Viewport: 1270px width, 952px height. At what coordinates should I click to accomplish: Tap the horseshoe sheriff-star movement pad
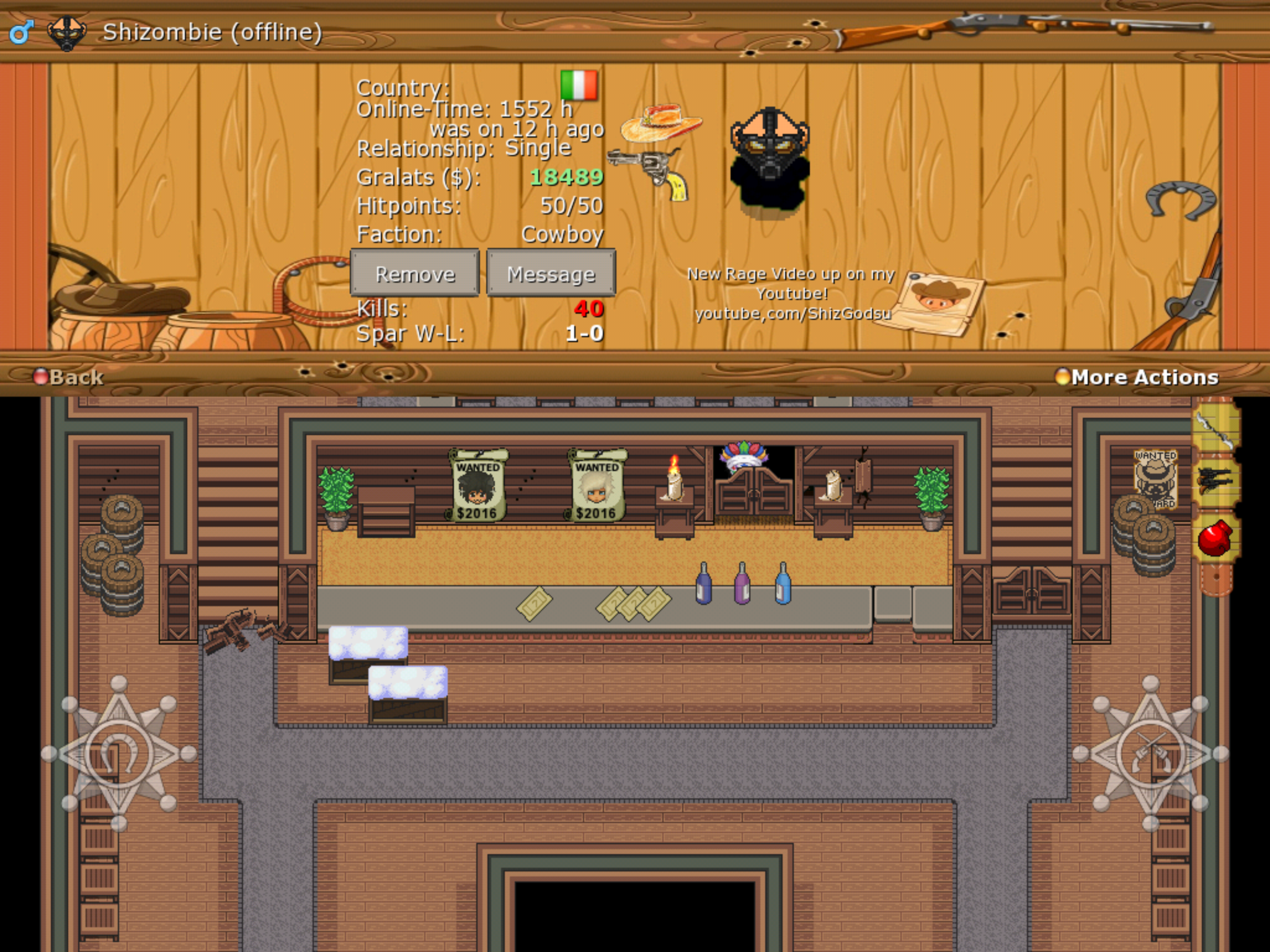(118, 754)
